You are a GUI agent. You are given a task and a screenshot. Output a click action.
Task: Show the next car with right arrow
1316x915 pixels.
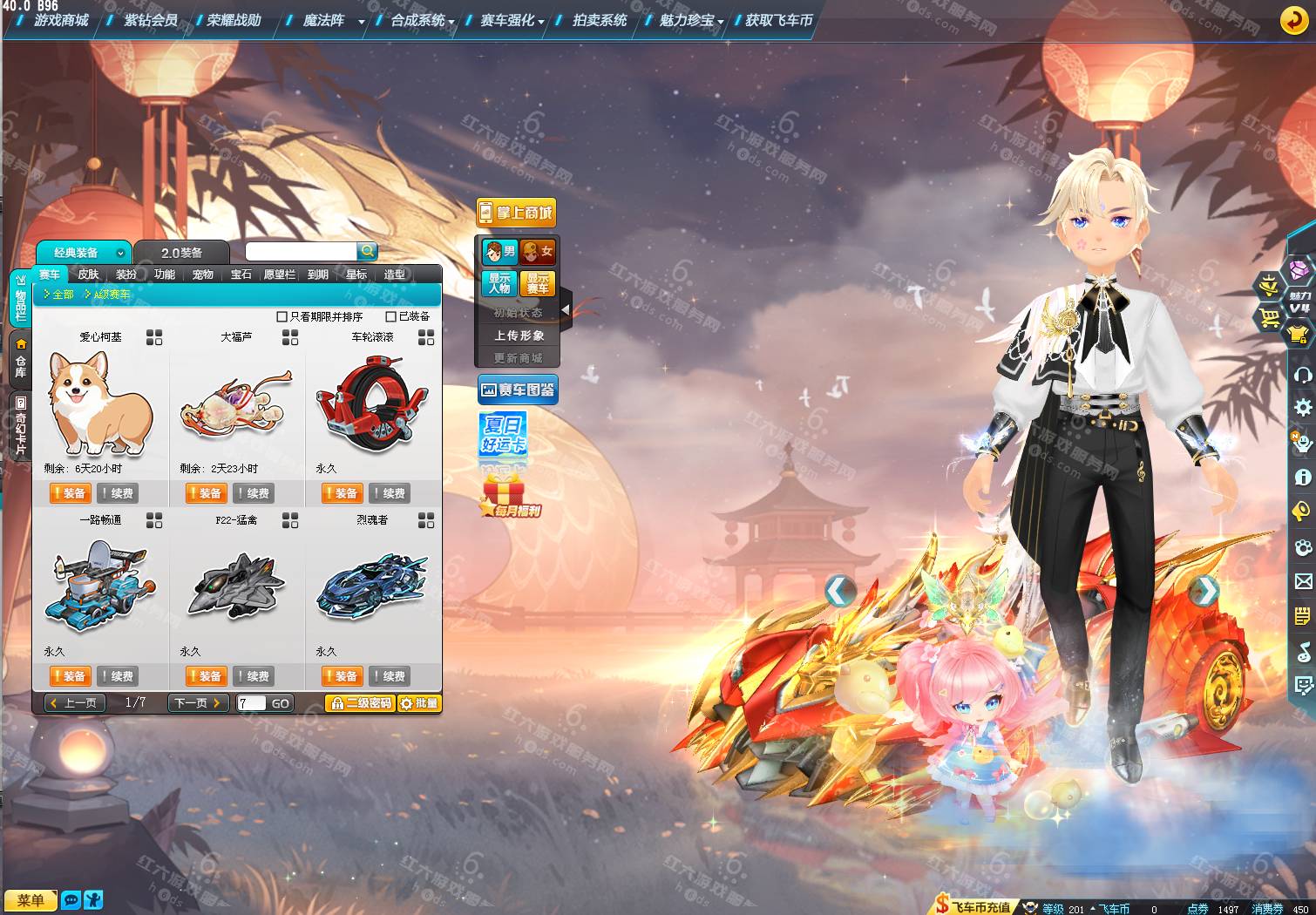1205,591
